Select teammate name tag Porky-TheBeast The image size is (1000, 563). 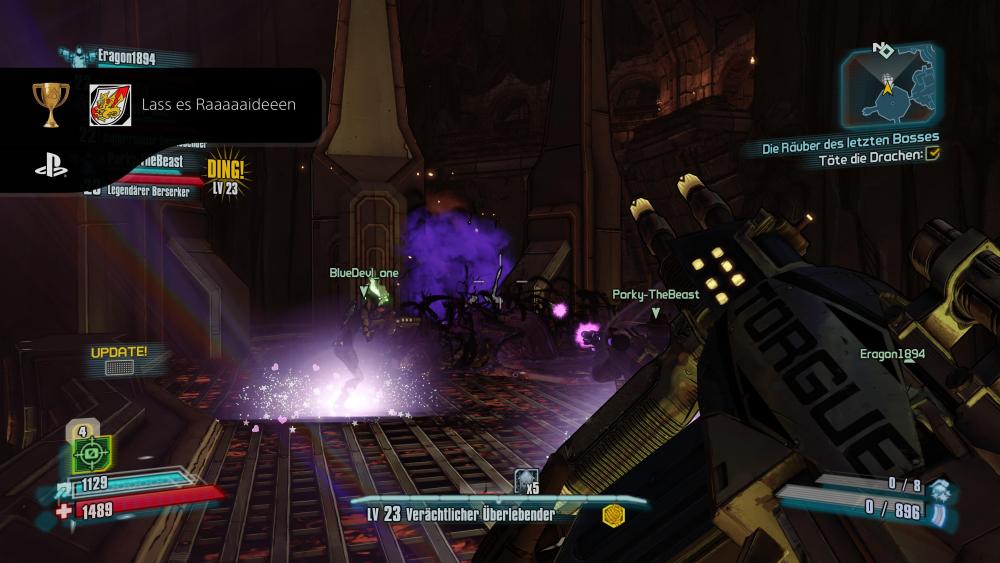(655, 295)
